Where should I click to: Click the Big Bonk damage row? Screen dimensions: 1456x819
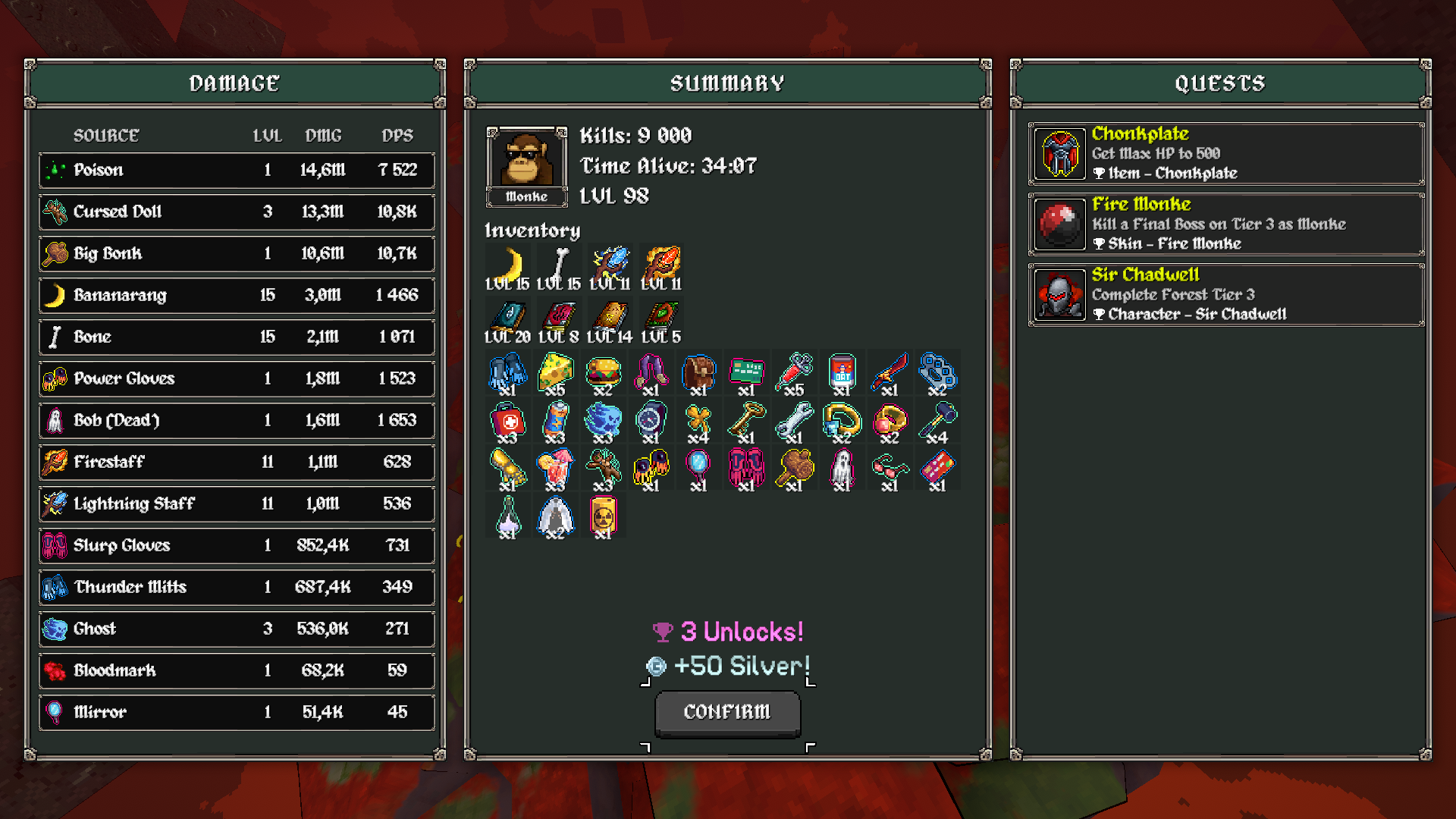237,253
